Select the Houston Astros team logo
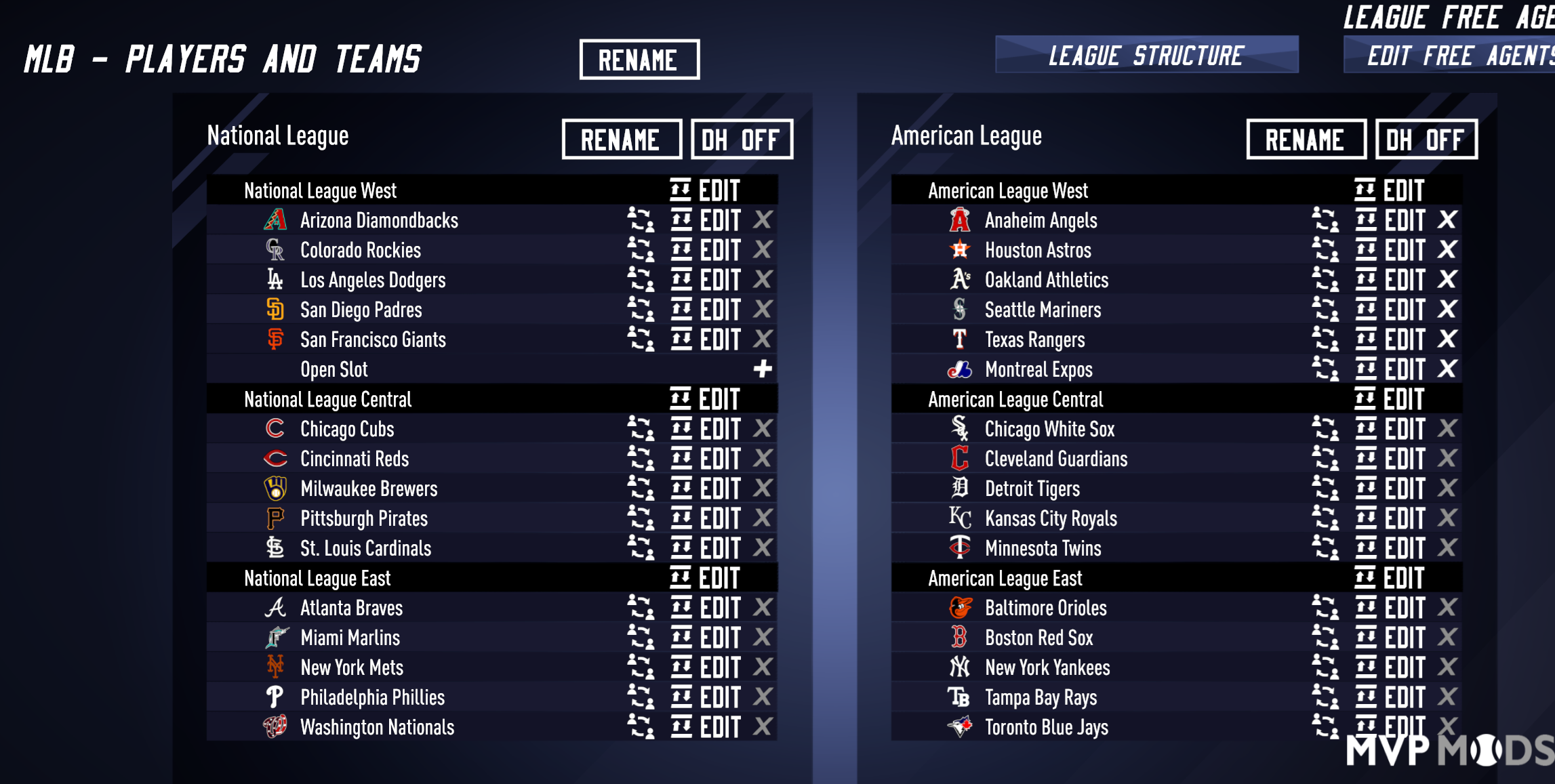The width and height of the screenshot is (1555, 784). click(958, 250)
